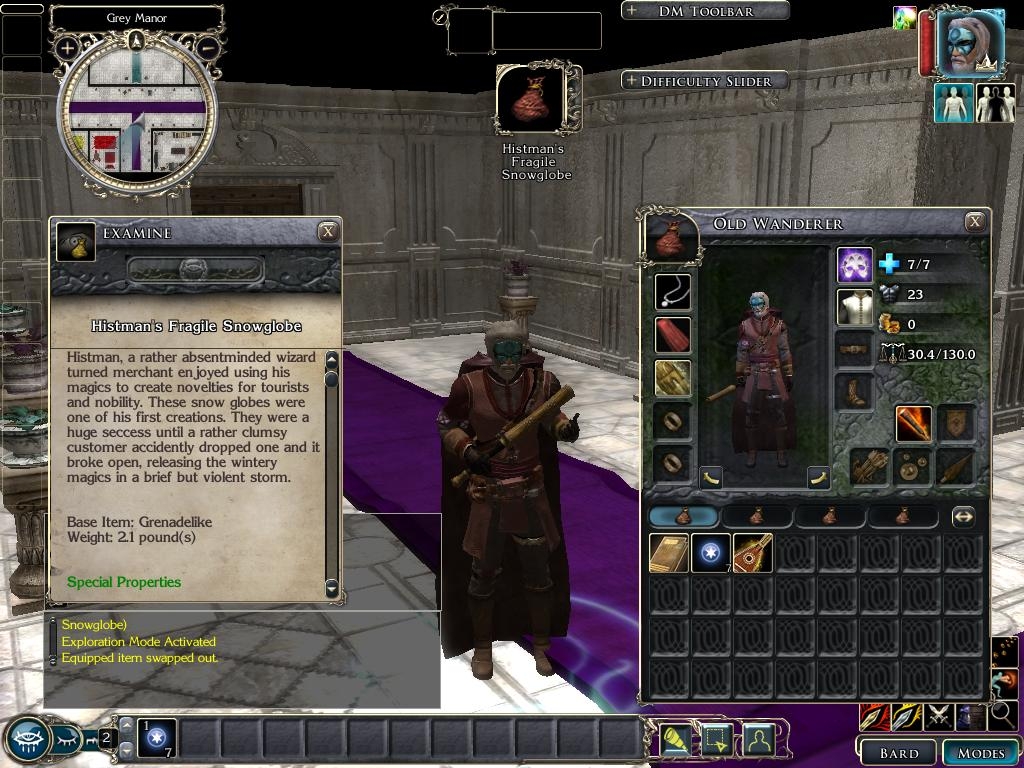
Task: Switch to the first inventory bag tab
Action: 683,517
